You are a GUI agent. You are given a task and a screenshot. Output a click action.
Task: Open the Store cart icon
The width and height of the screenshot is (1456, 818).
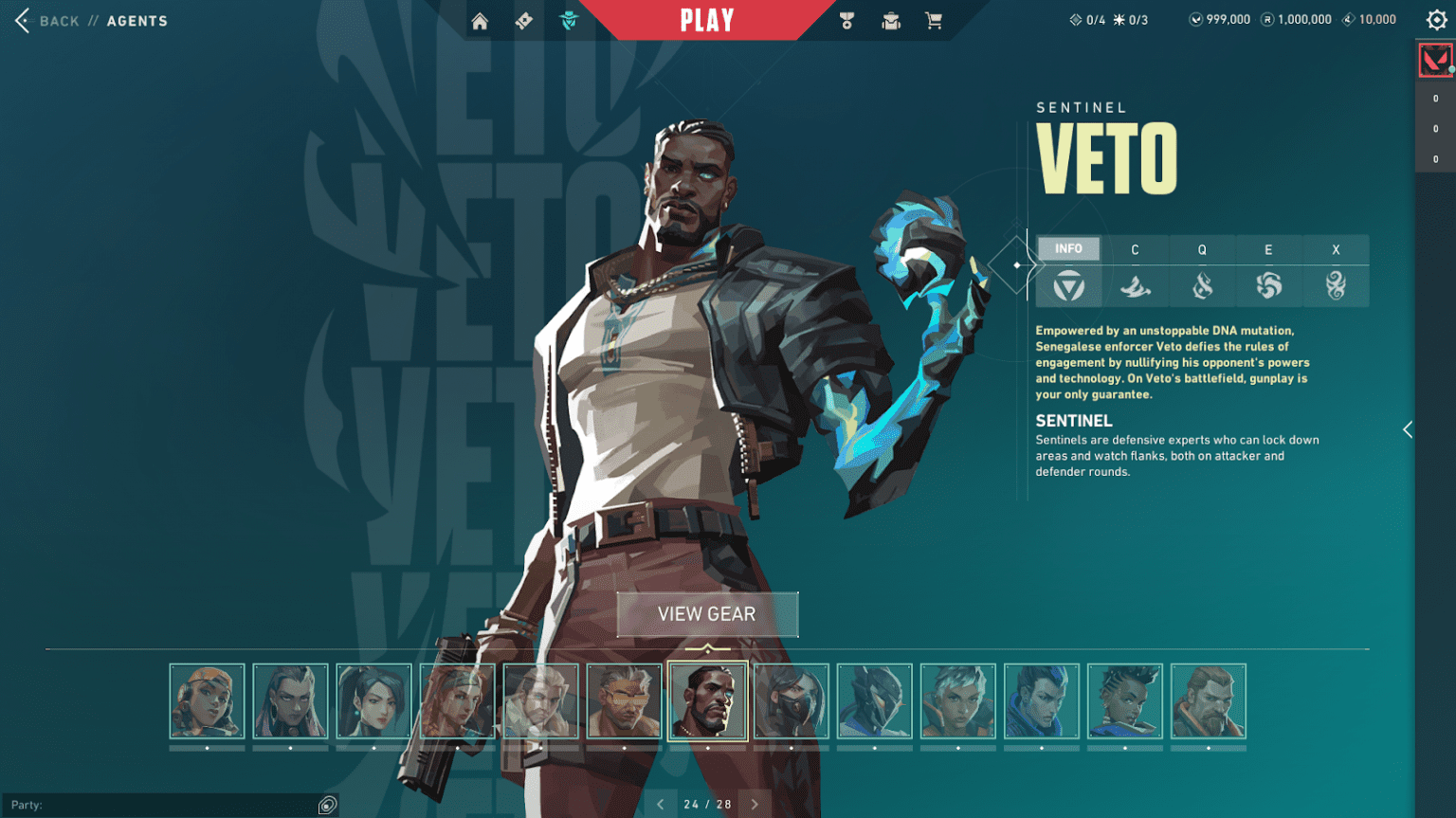click(934, 19)
